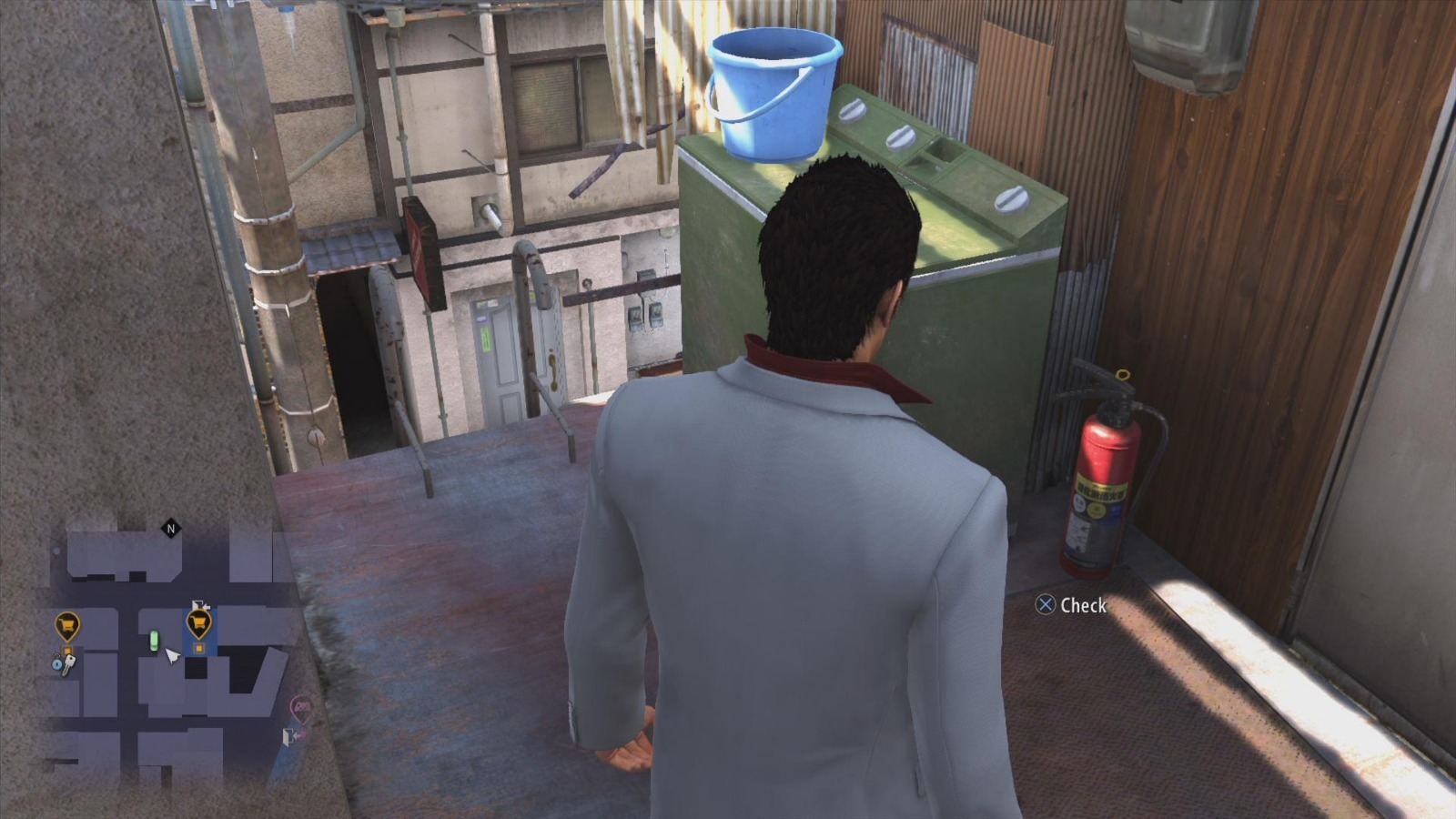1456x819 pixels.
Task: Click the N compass marker atop the minimap
Action: coord(170,528)
